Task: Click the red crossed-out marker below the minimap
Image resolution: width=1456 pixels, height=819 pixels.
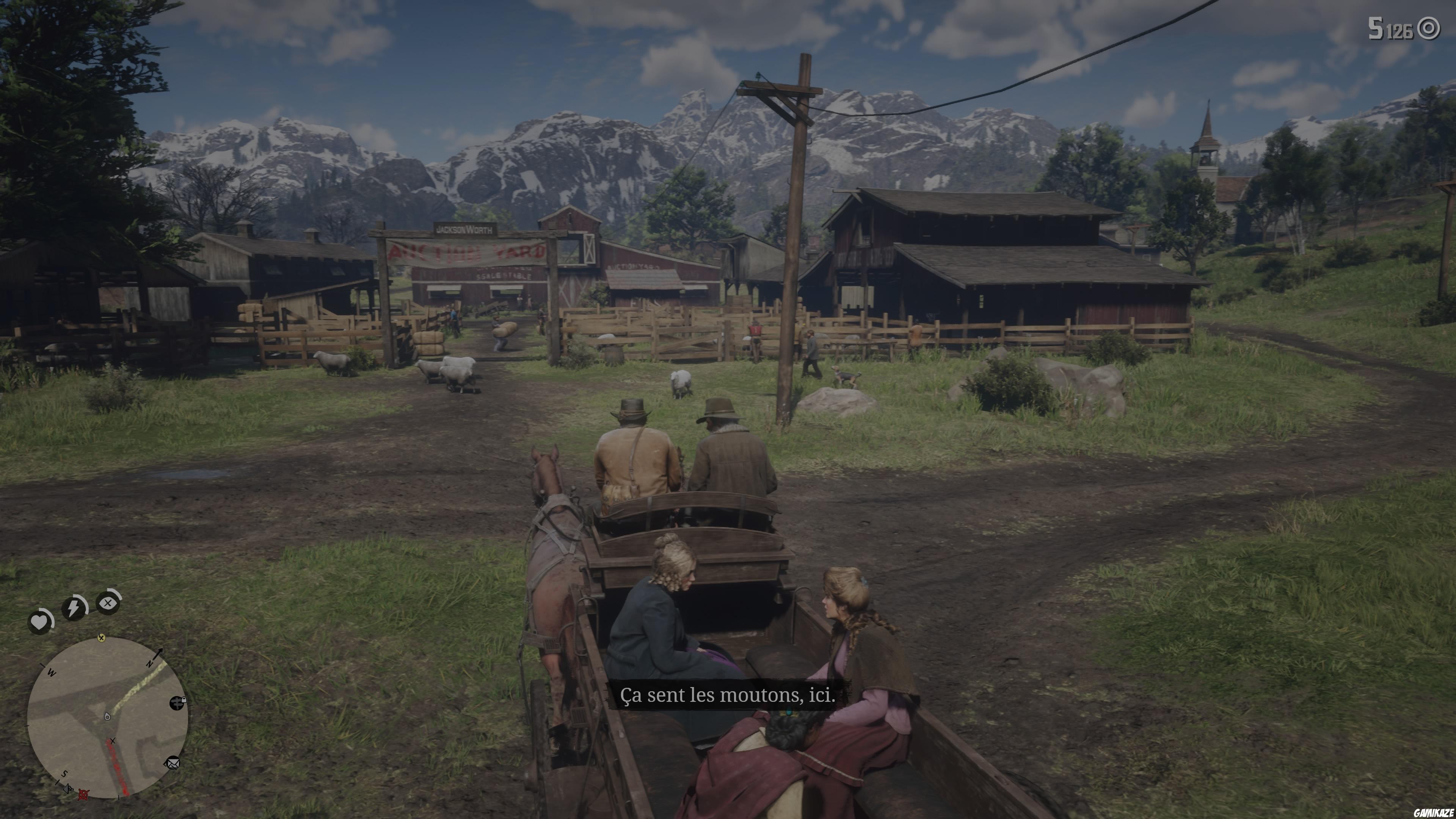Action: (83, 795)
